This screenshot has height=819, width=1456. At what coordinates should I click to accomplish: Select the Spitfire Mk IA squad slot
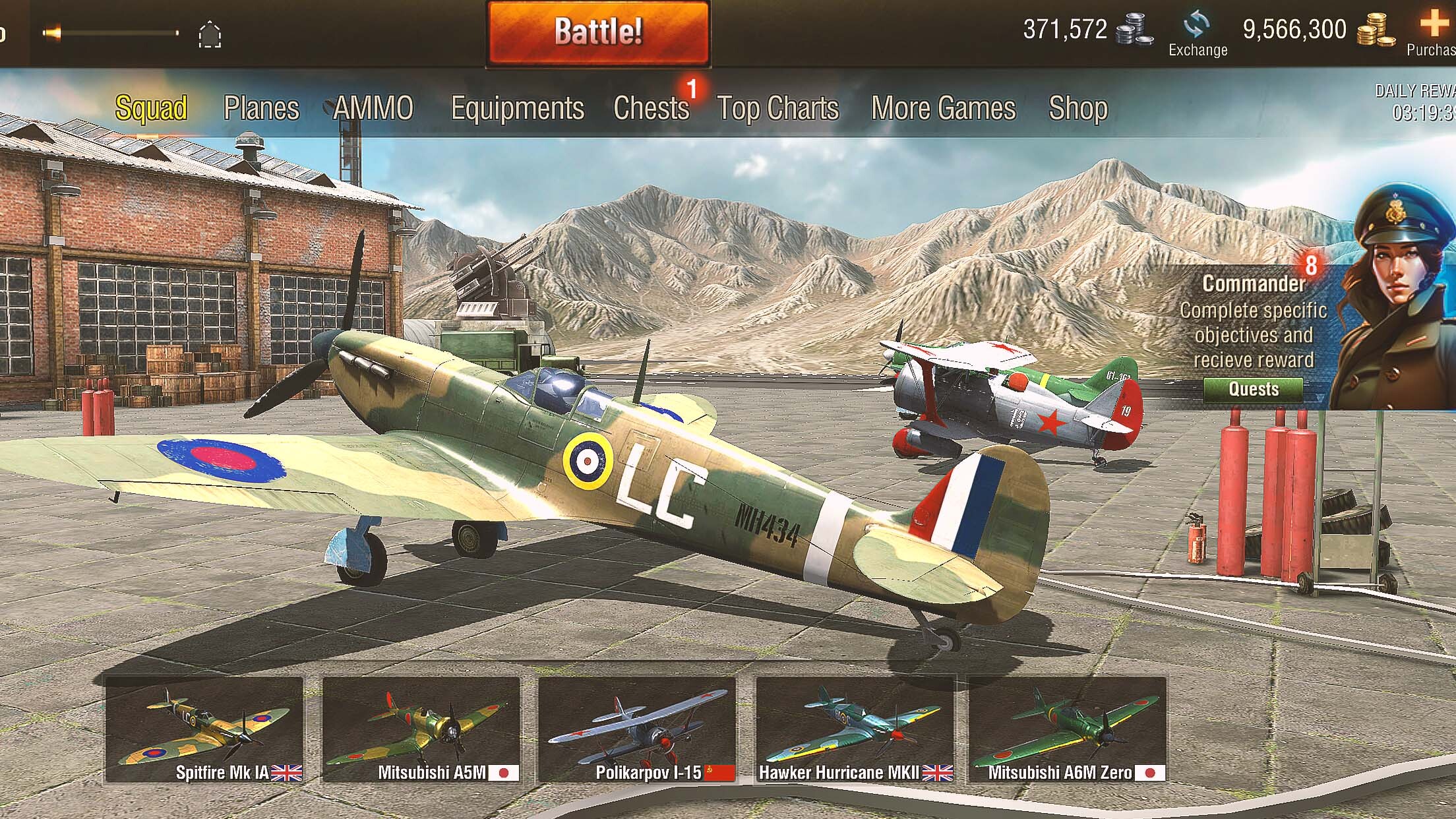[204, 729]
